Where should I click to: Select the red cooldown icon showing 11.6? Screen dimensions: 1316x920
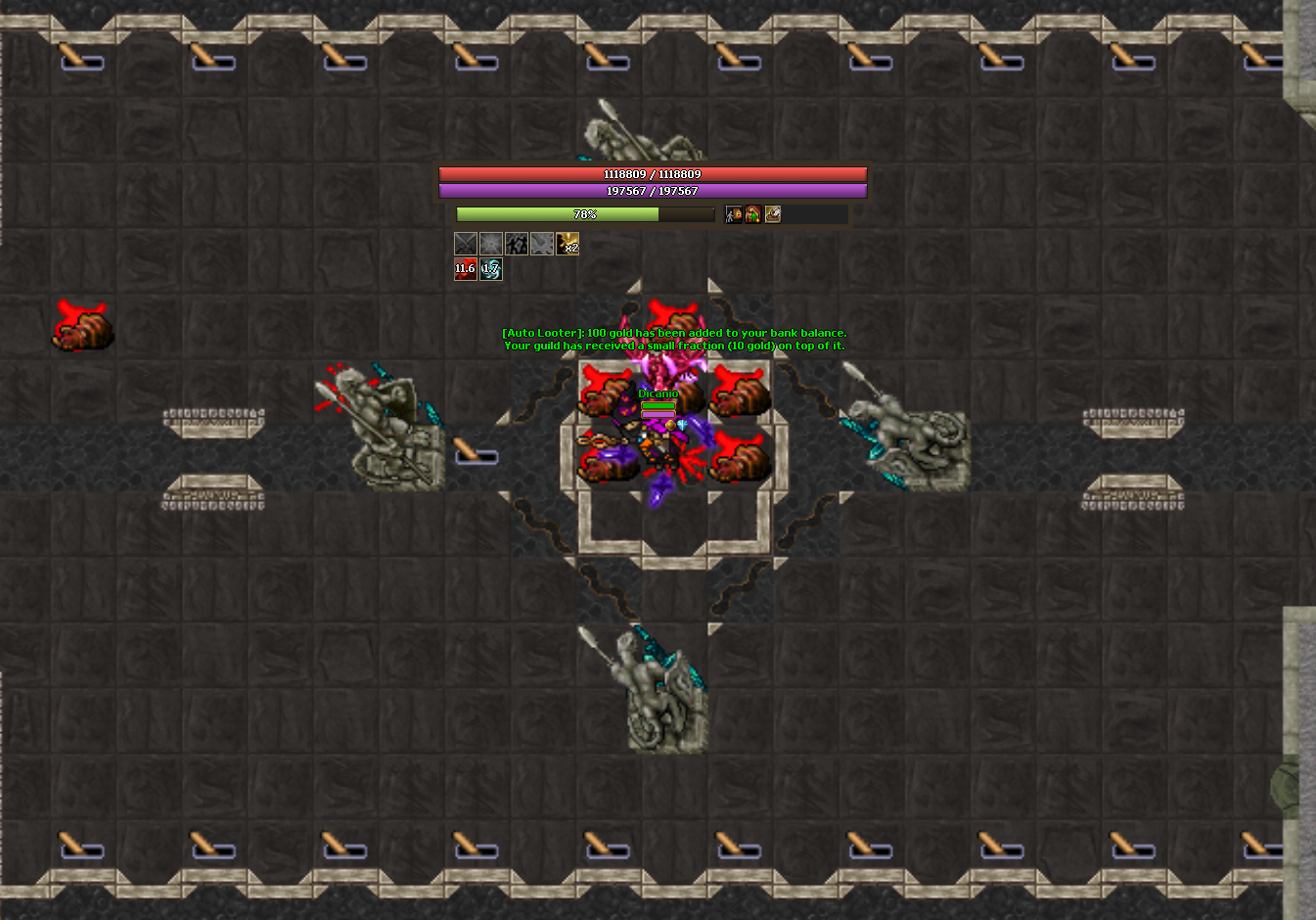pos(466,269)
